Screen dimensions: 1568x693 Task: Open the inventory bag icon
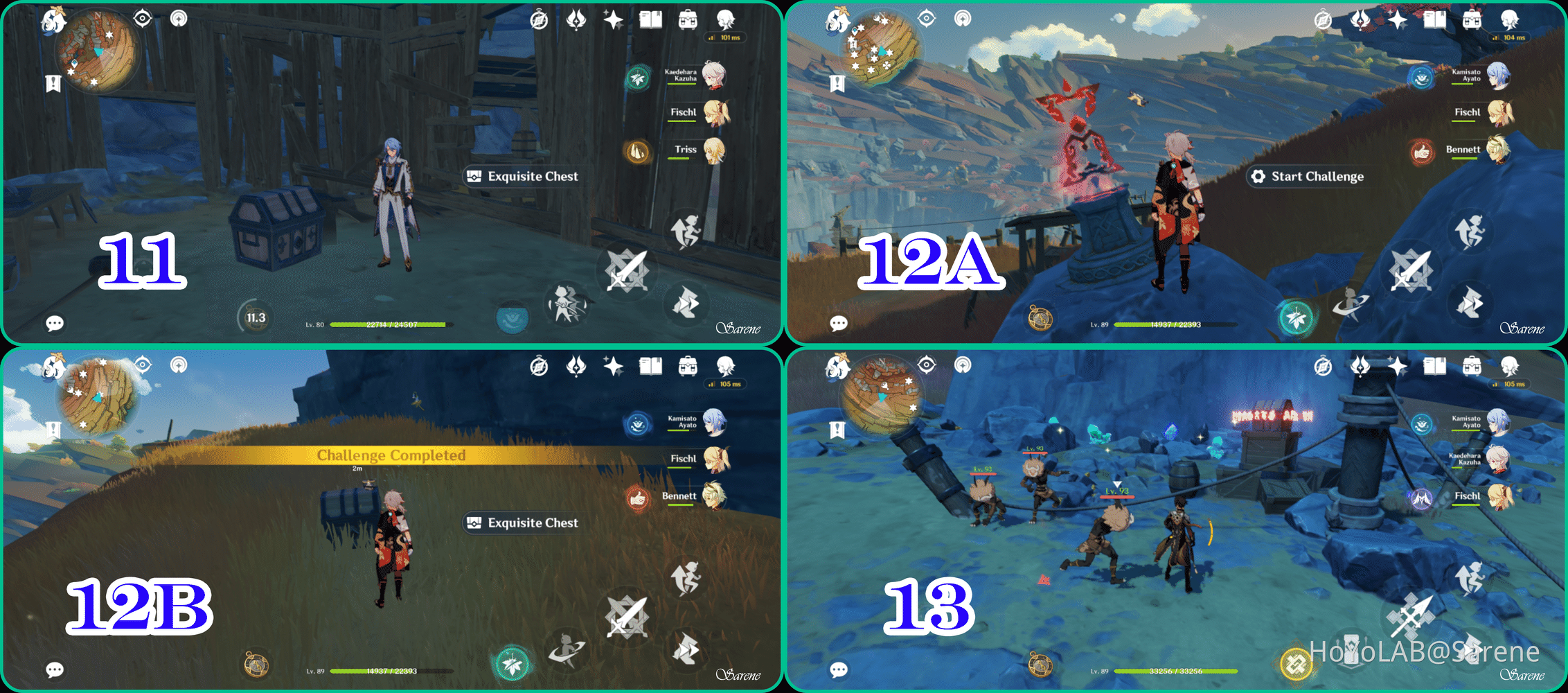[688, 19]
